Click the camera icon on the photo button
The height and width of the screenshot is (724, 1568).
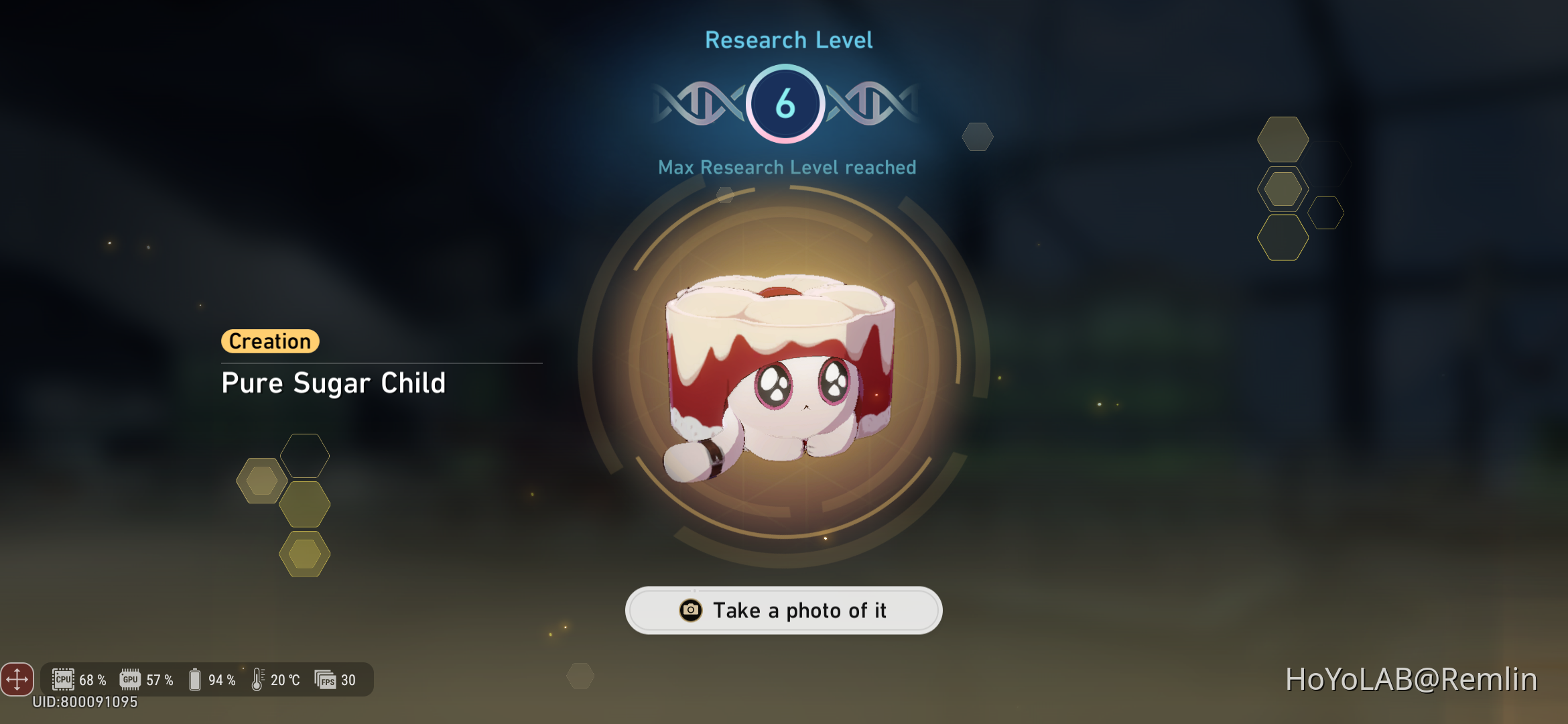tap(690, 610)
